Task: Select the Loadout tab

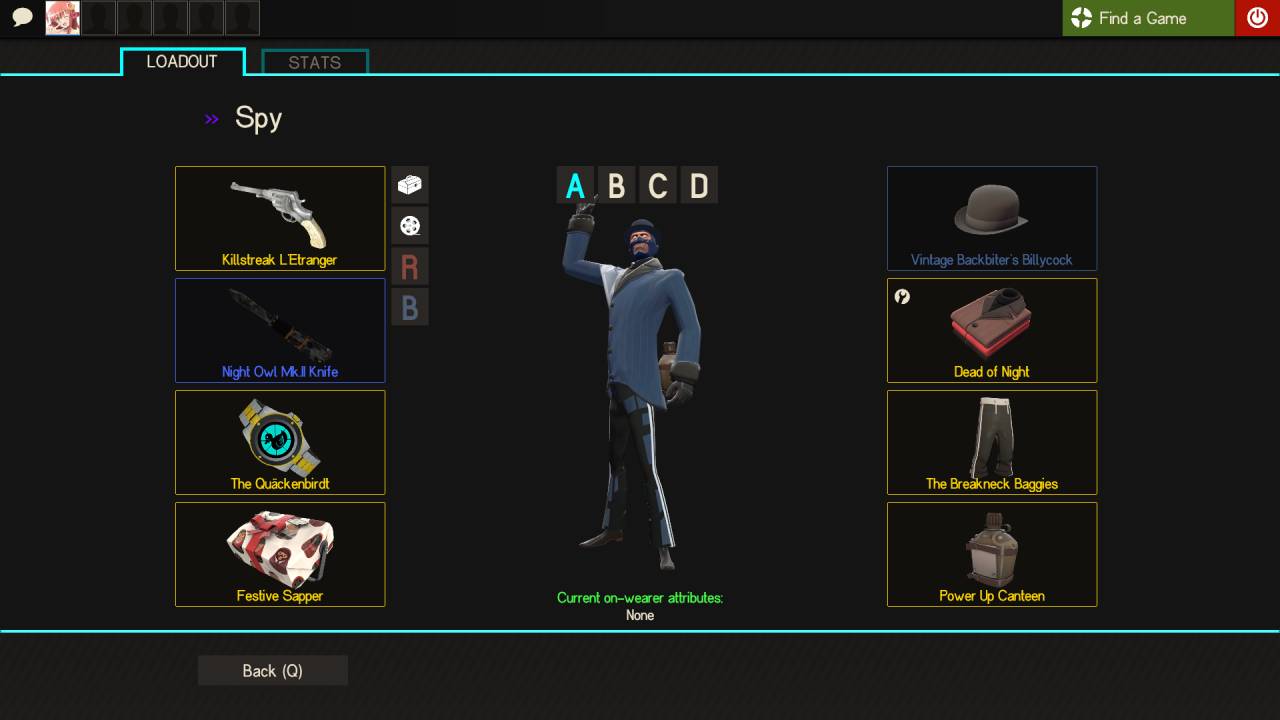Action: 182,62
